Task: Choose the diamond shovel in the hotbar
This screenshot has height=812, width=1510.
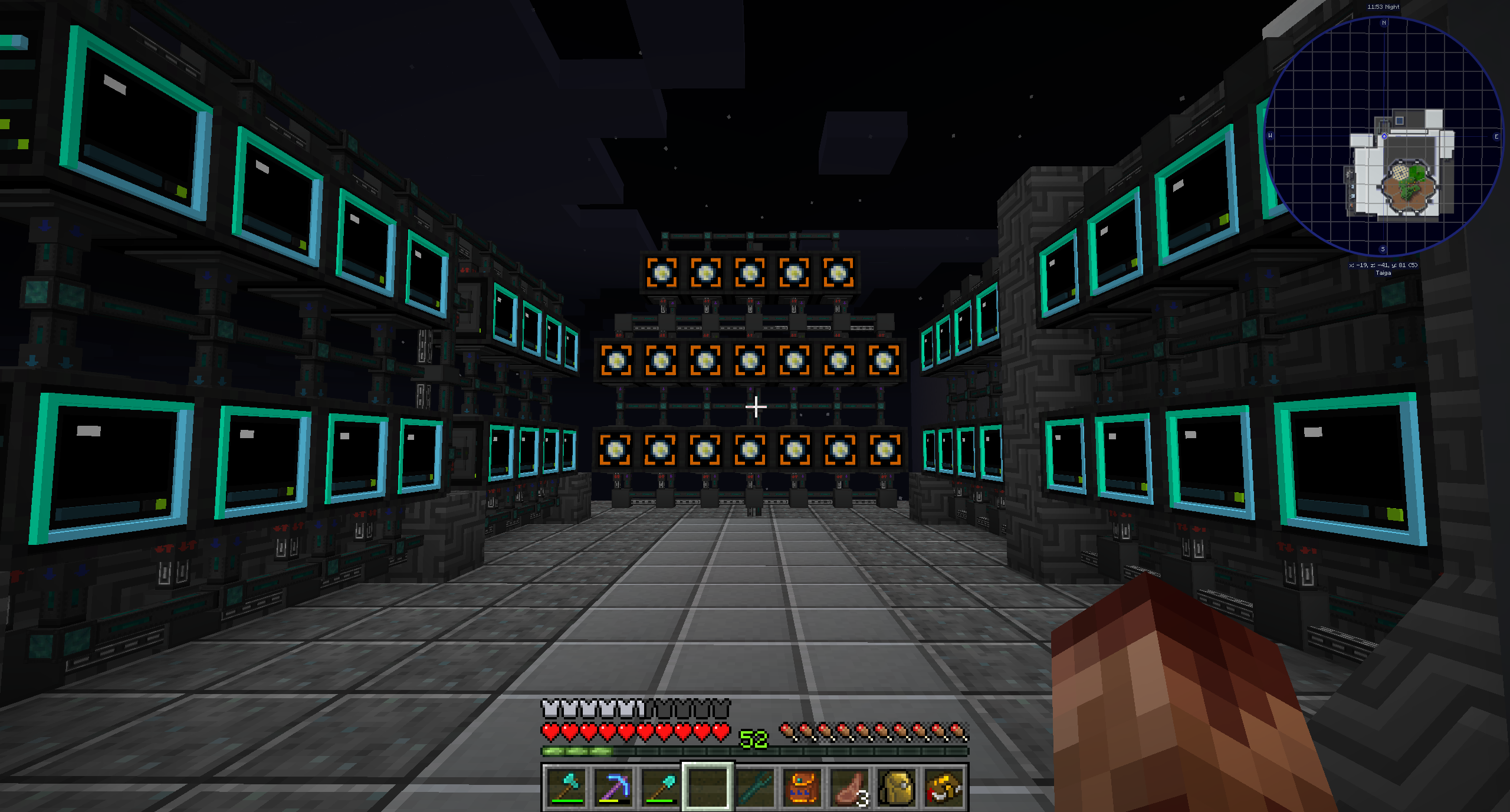Action: 661,787
